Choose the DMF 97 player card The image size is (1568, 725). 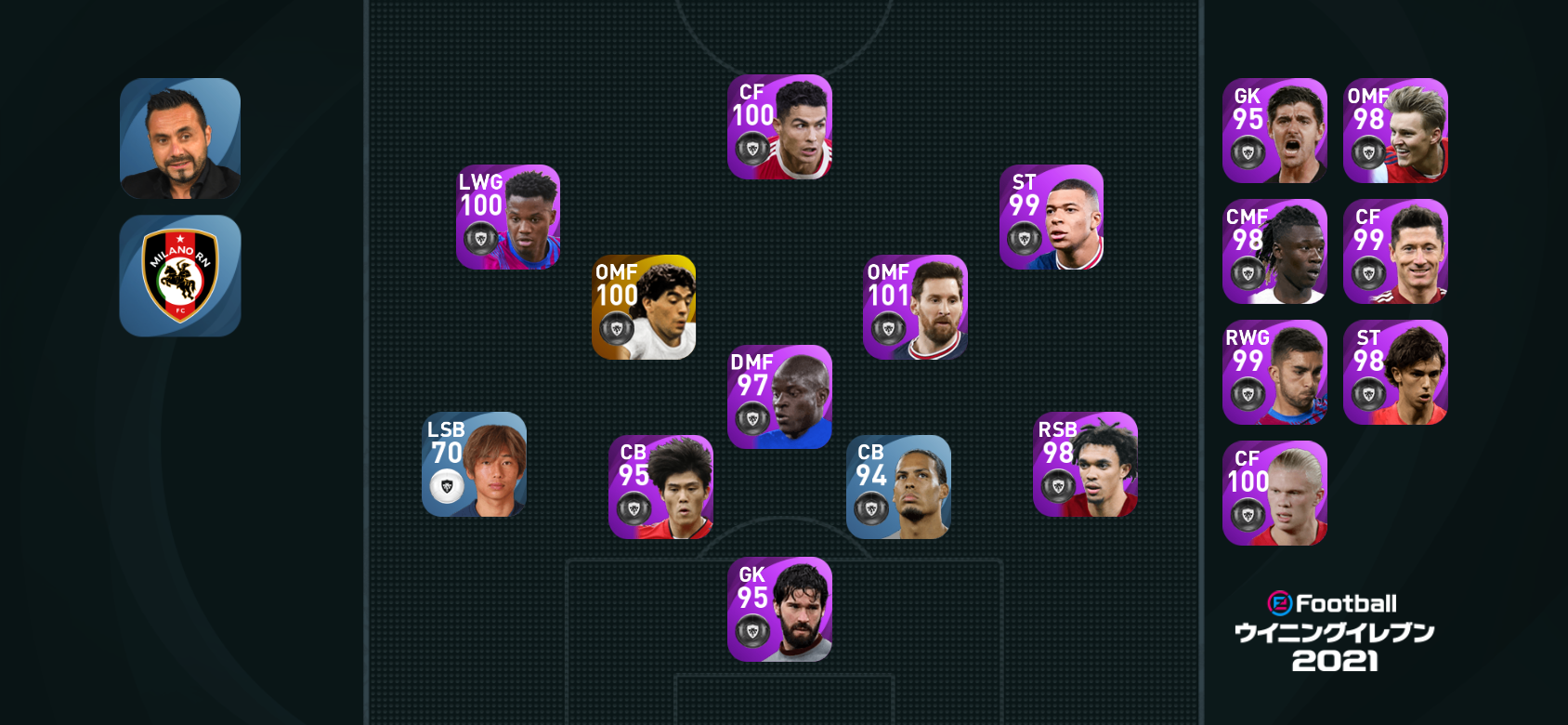pos(779,398)
